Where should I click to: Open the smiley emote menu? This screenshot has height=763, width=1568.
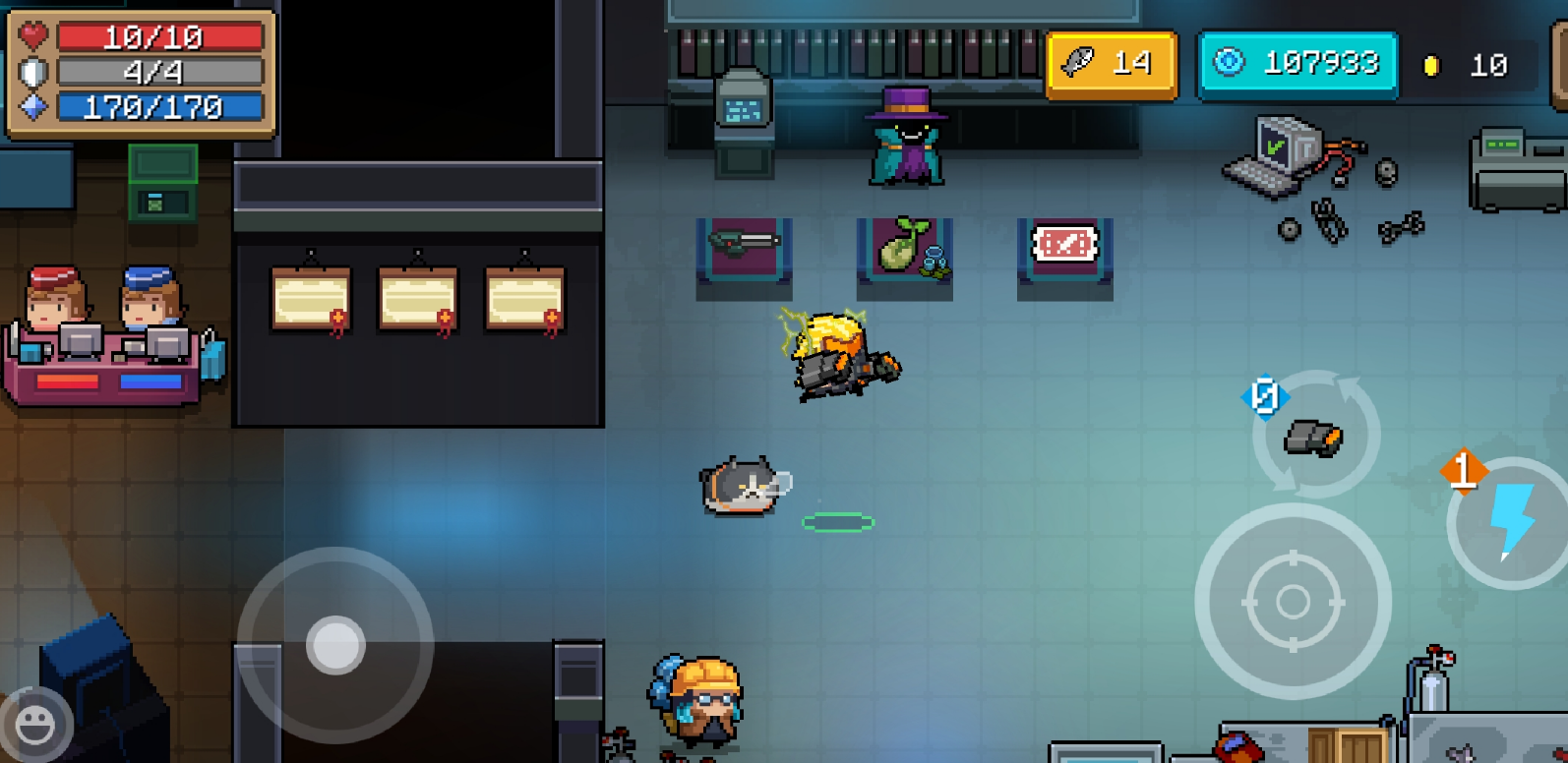point(35,726)
